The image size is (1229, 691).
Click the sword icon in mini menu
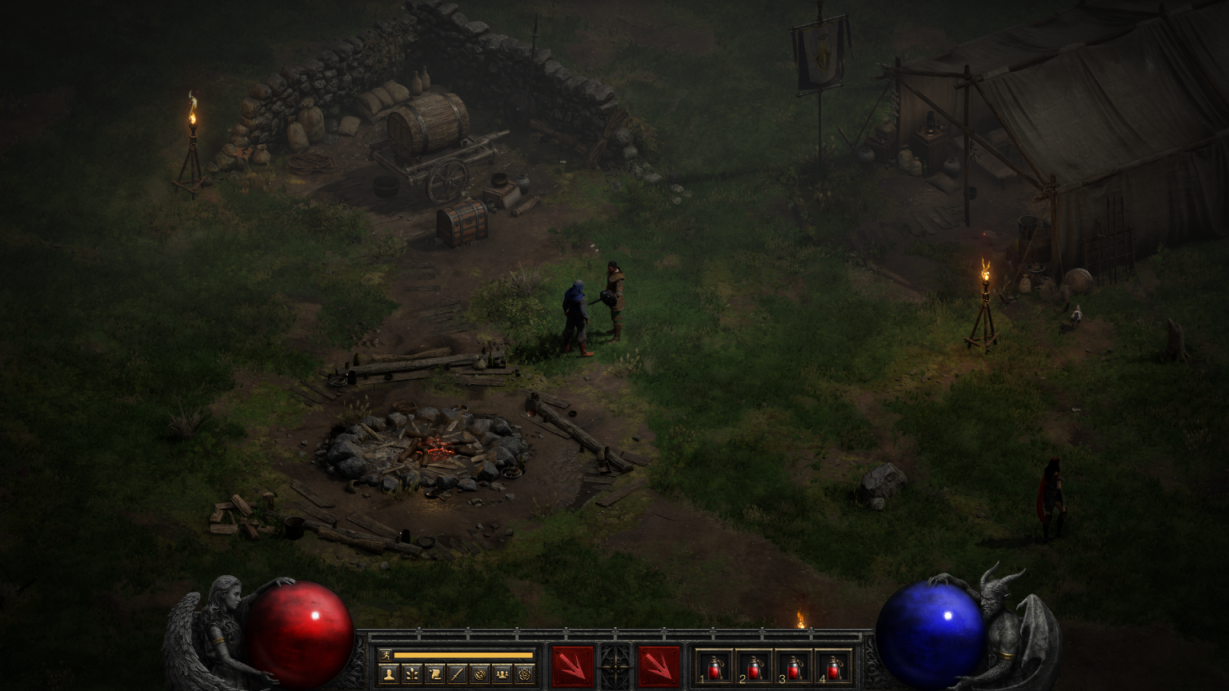(456, 674)
